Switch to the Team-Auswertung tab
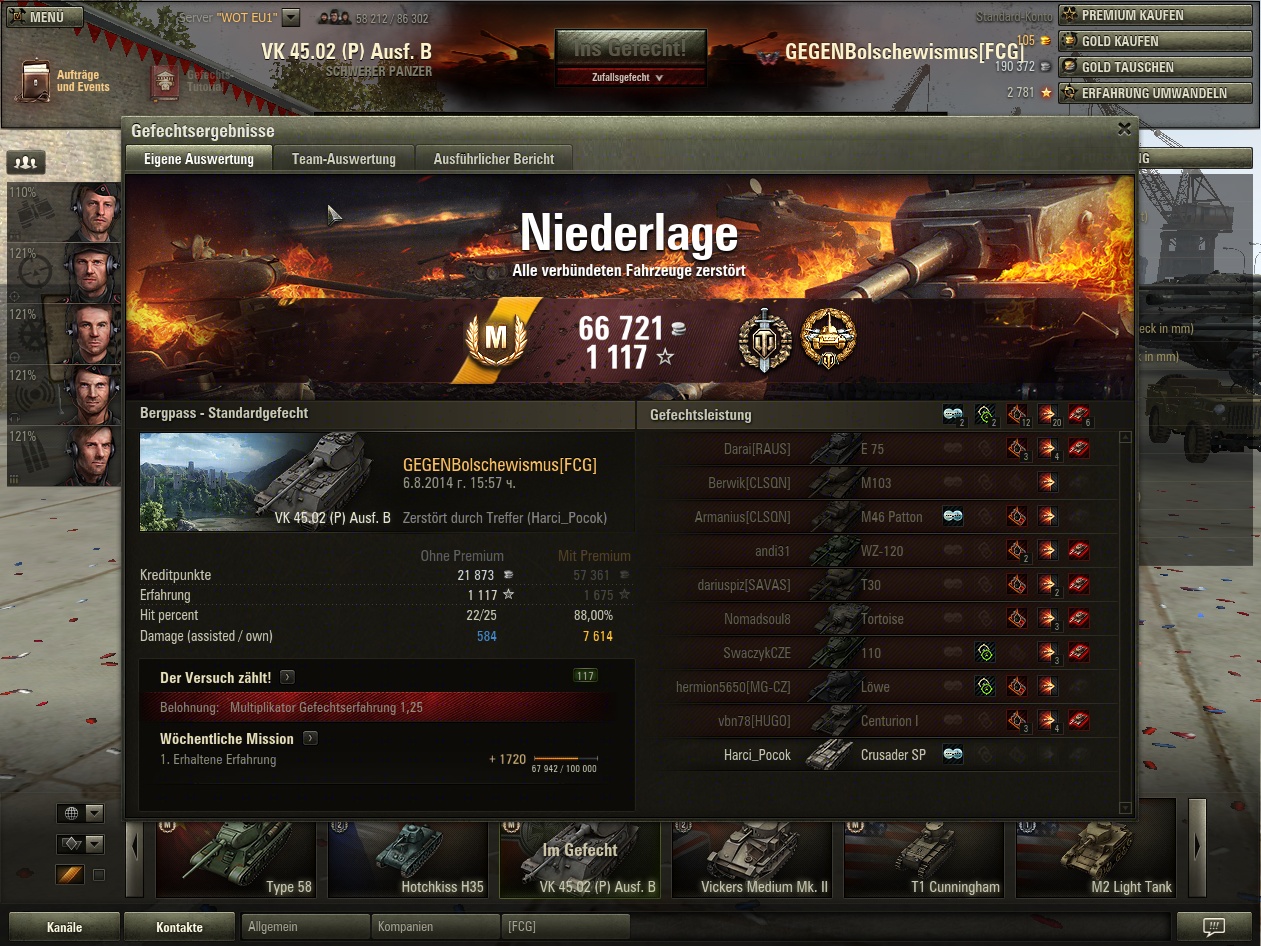 (x=343, y=159)
